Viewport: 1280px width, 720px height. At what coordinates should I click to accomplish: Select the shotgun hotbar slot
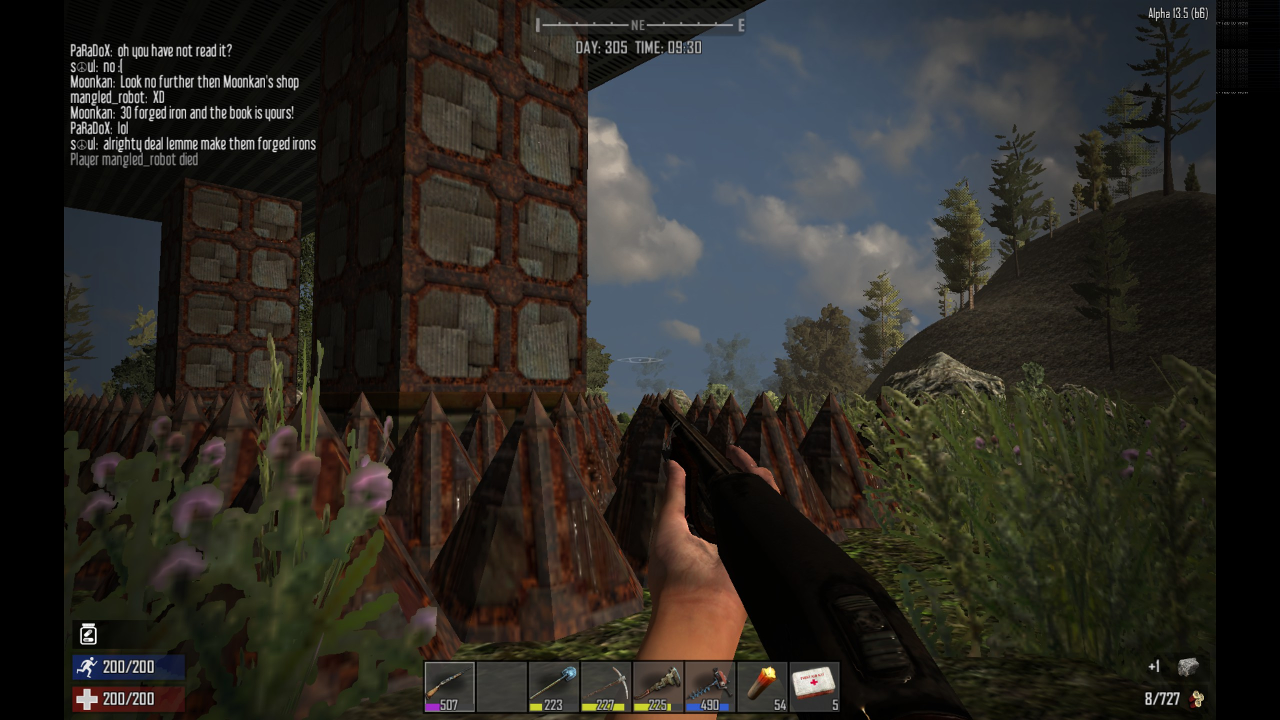click(x=449, y=686)
